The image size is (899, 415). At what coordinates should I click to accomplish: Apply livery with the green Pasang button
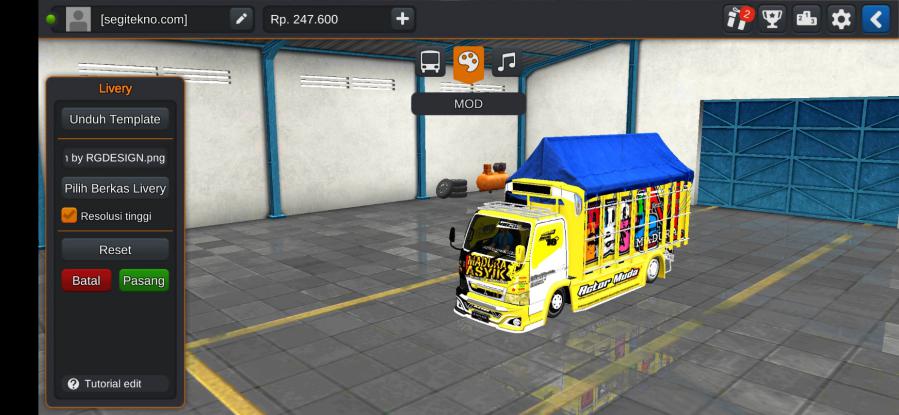click(x=144, y=281)
